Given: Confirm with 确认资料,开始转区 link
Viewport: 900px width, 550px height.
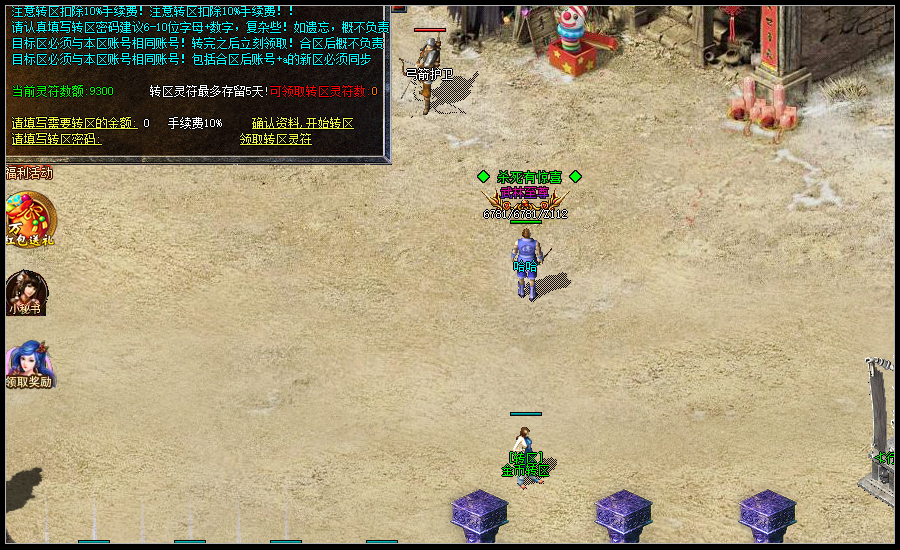Looking at the screenshot, I should [x=303, y=123].
